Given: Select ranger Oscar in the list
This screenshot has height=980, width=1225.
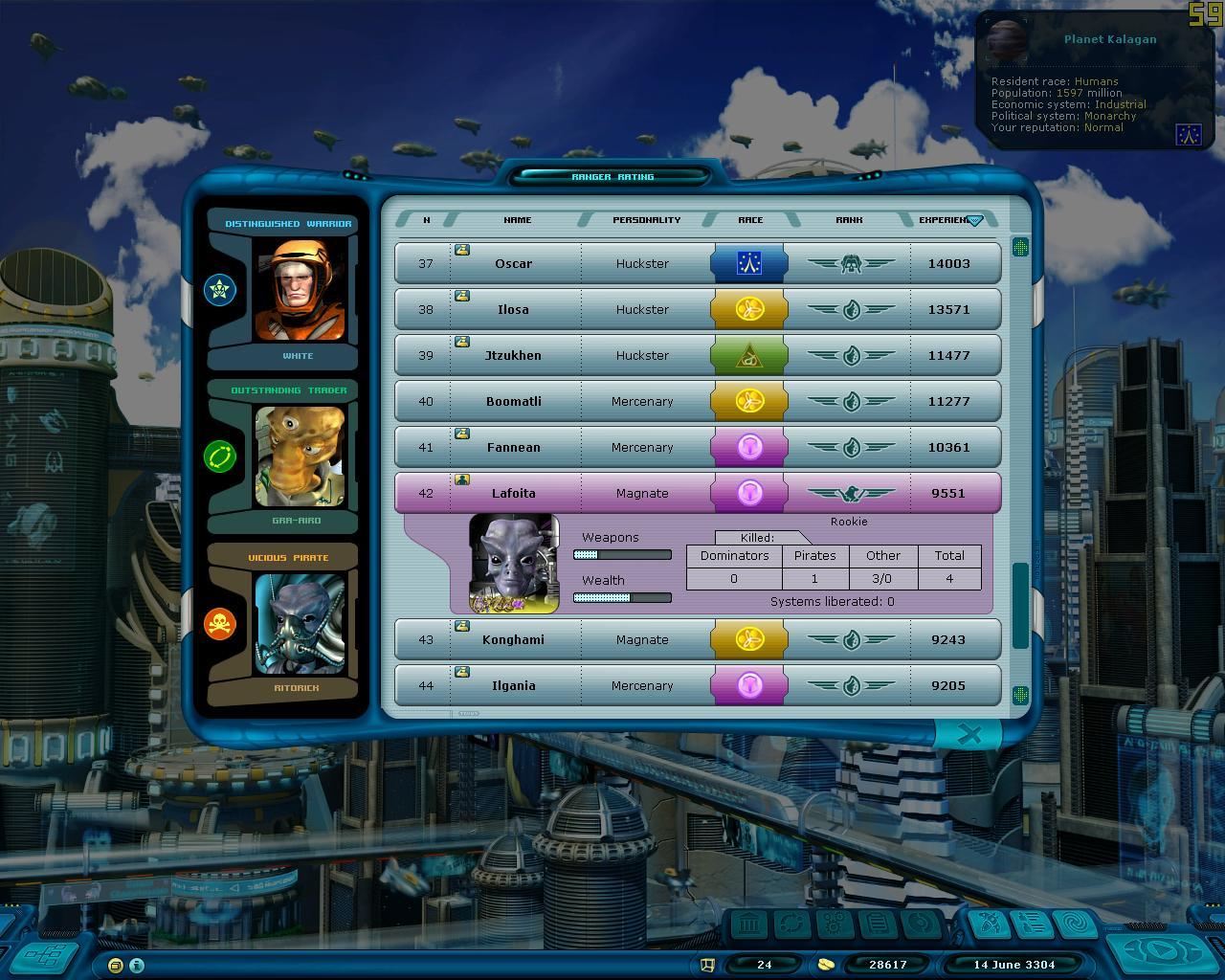Looking at the screenshot, I should point(514,263).
